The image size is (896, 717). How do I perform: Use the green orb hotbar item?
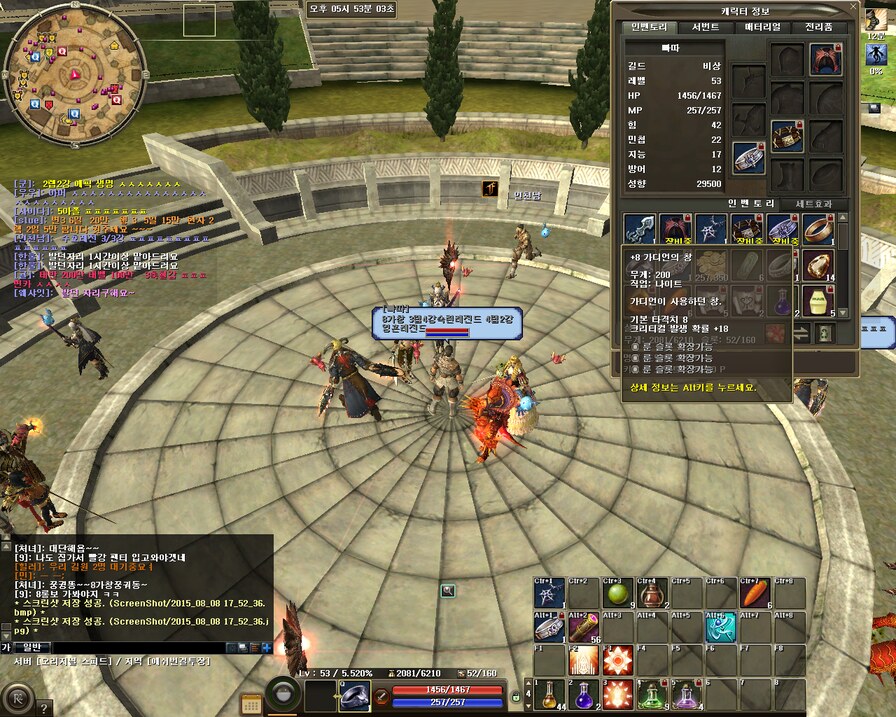pyautogui.click(x=617, y=595)
